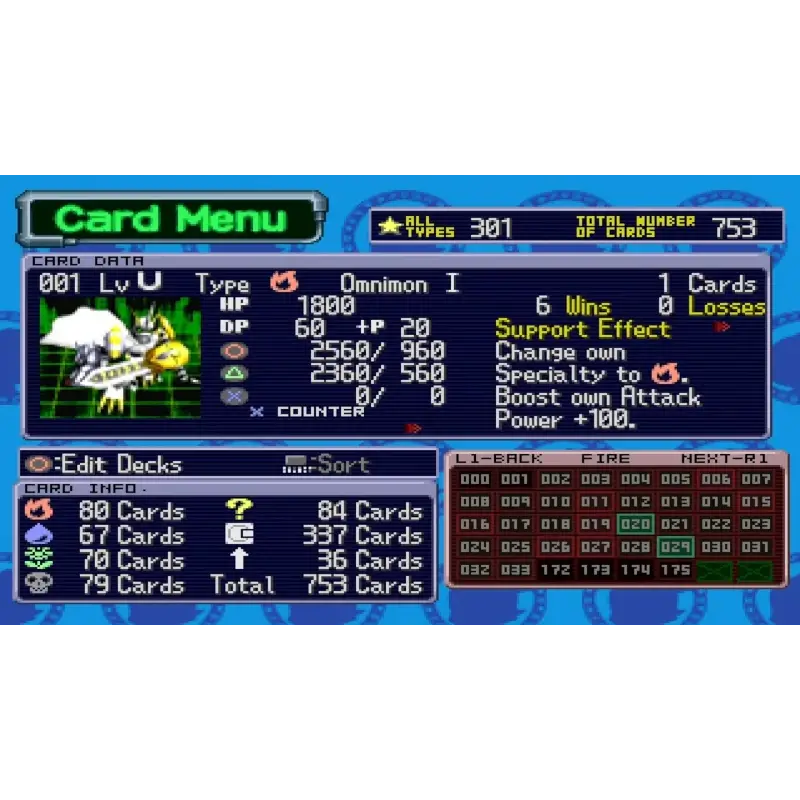
Task: Select card 009 in the grid
Action: [x=515, y=502]
